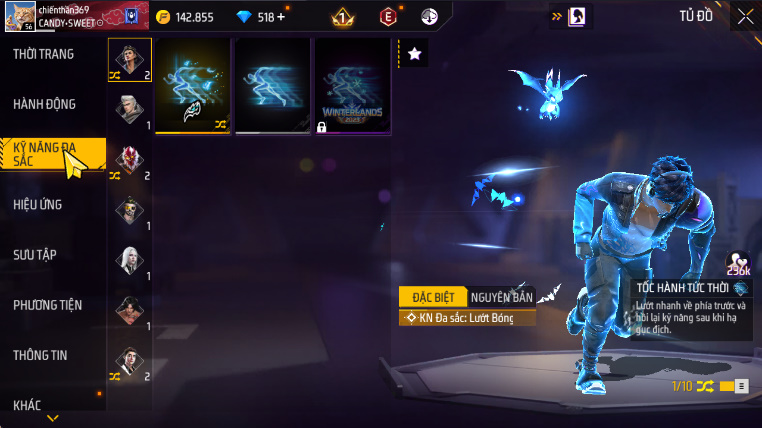Add diamonds with the plus button
The image size is (762, 428).
(280, 17)
